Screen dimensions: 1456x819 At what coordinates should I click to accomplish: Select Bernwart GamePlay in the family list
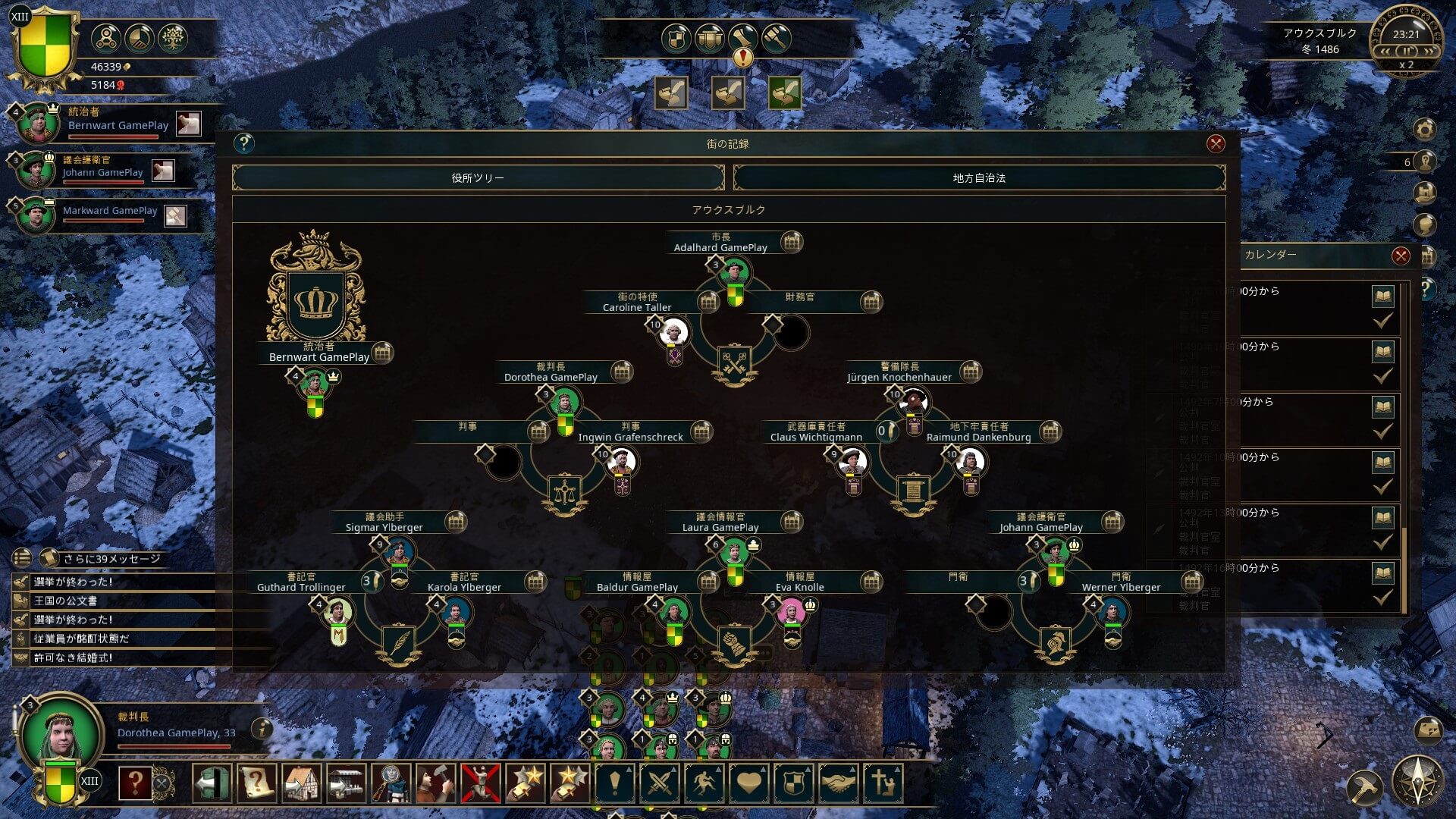(118, 125)
